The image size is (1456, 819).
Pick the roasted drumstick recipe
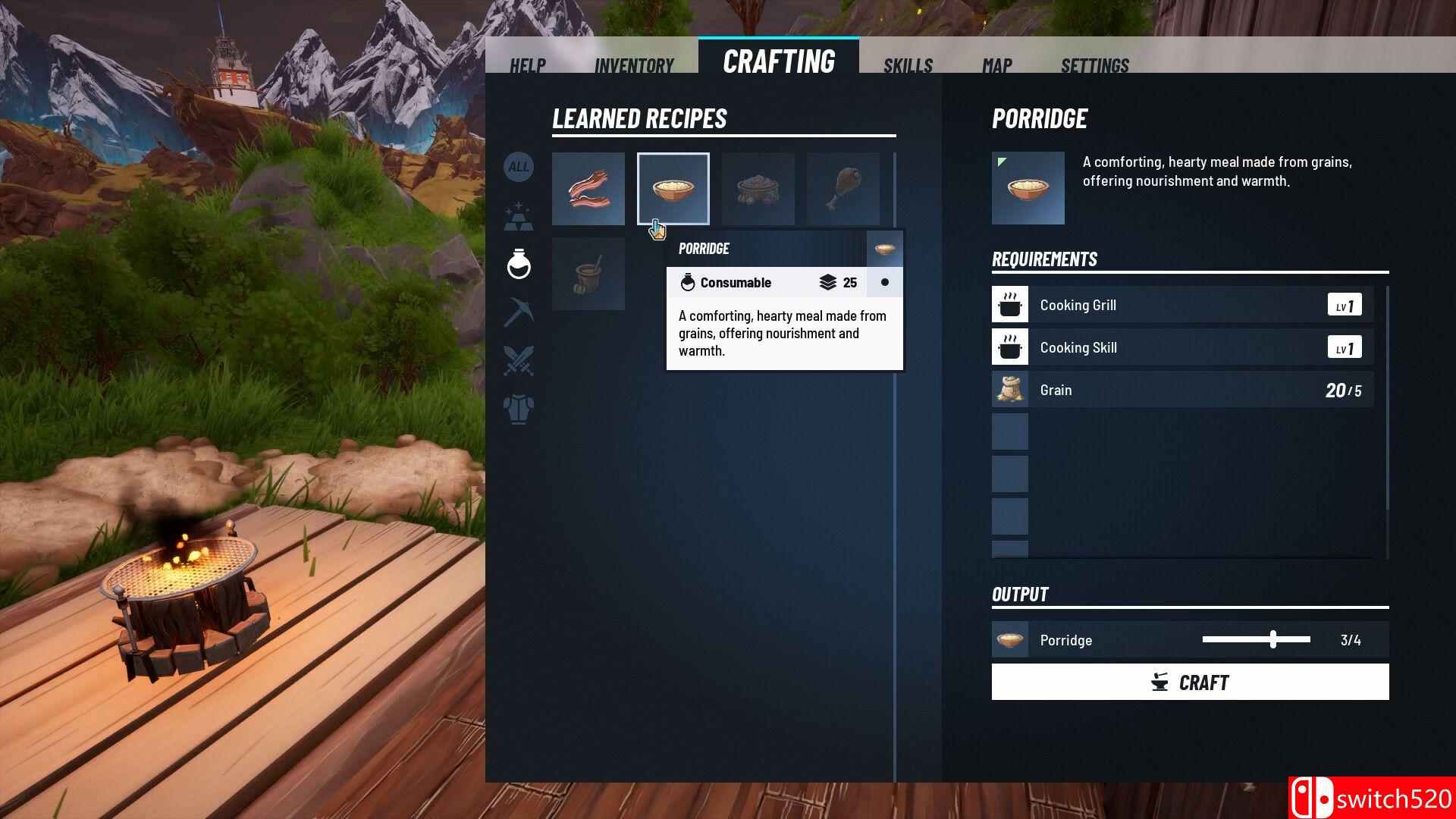click(x=843, y=189)
